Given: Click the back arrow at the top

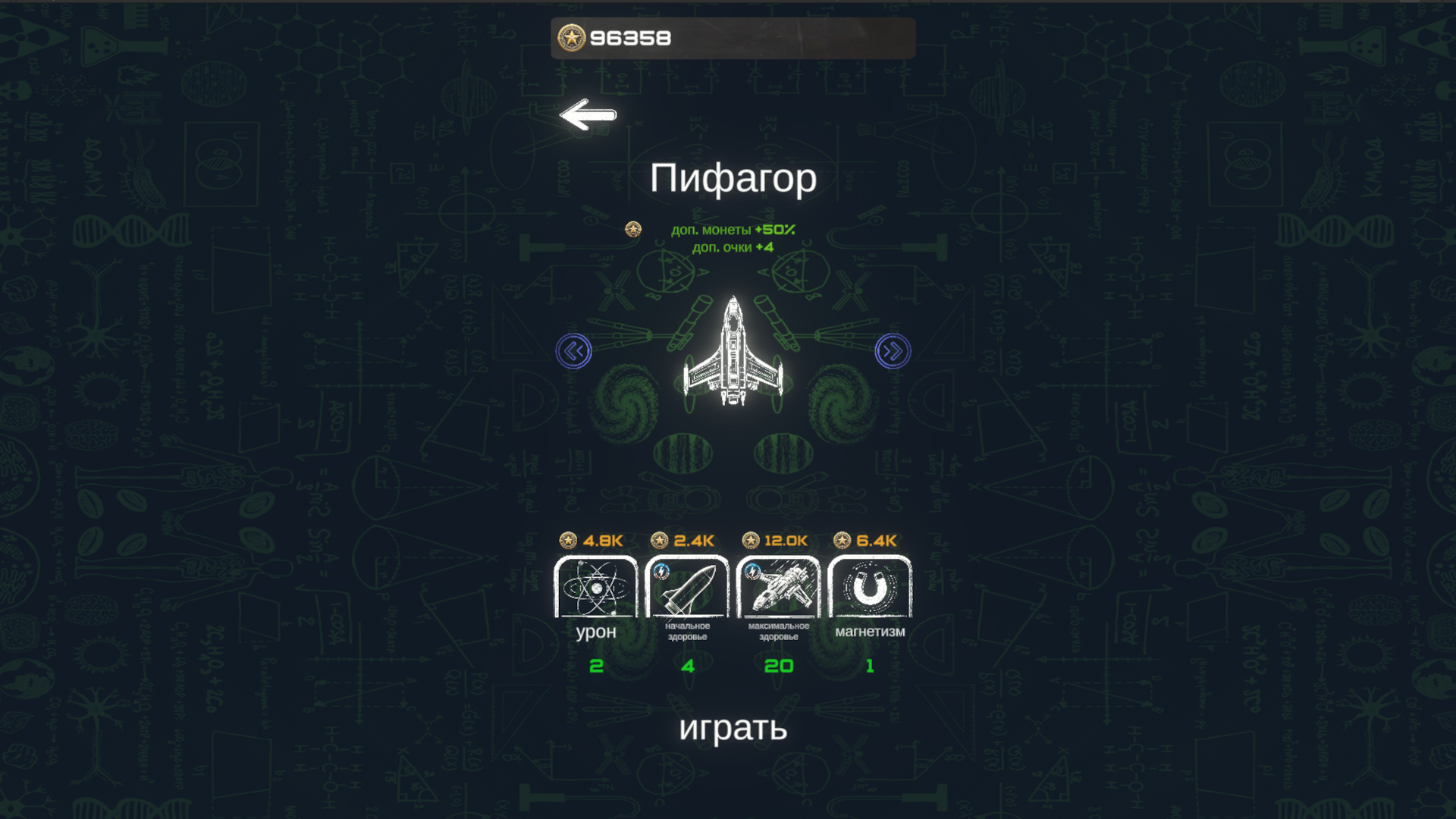Looking at the screenshot, I should [588, 115].
